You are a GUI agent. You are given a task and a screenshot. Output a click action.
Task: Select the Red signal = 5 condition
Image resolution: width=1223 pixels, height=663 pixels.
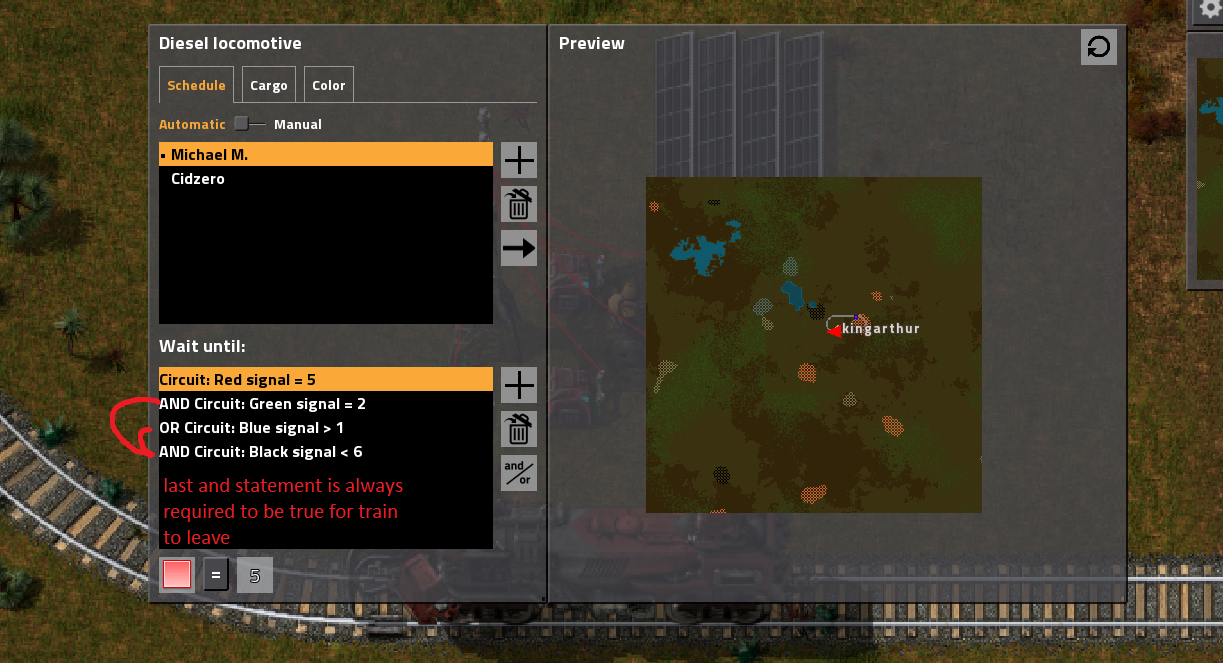pos(326,380)
